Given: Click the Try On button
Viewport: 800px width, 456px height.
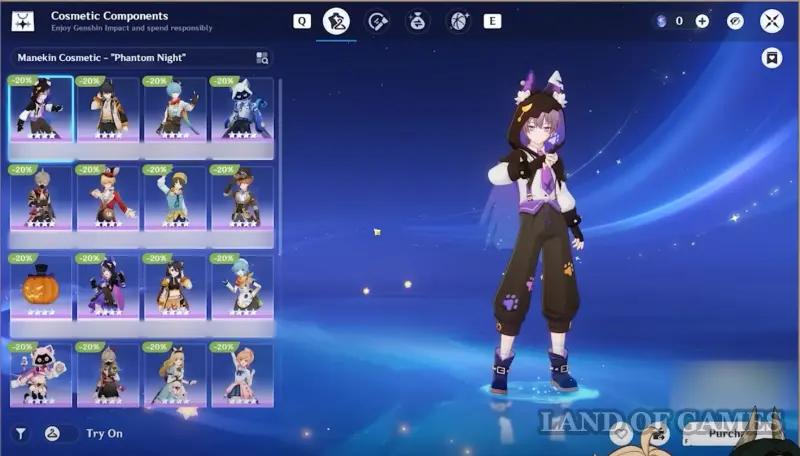Looking at the screenshot, I should 104,434.
